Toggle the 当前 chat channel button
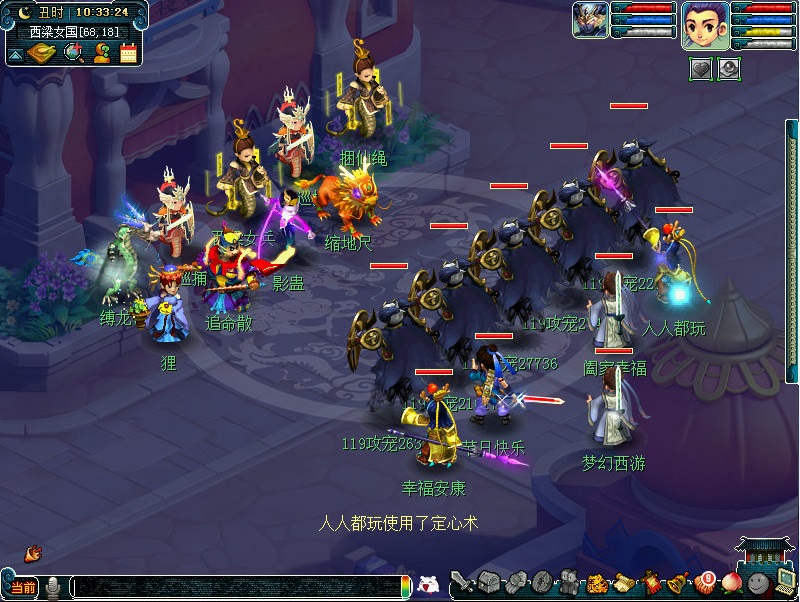The image size is (800, 602). (23, 586)
